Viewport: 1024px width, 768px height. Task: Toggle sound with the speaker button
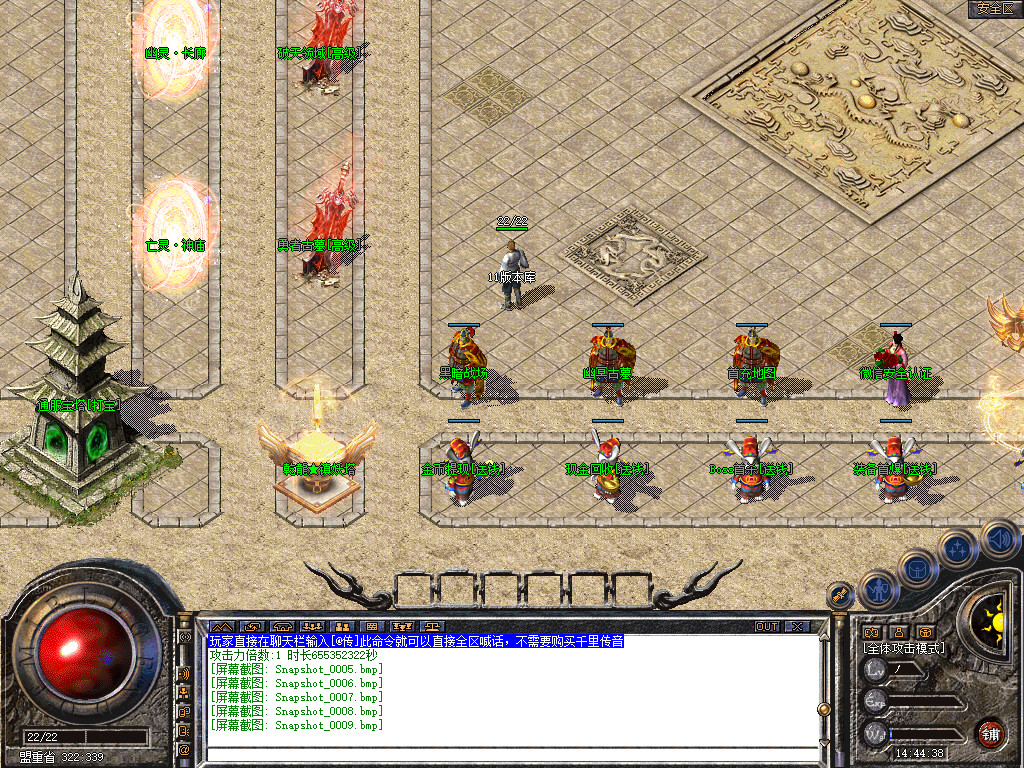tap(998, 539)
